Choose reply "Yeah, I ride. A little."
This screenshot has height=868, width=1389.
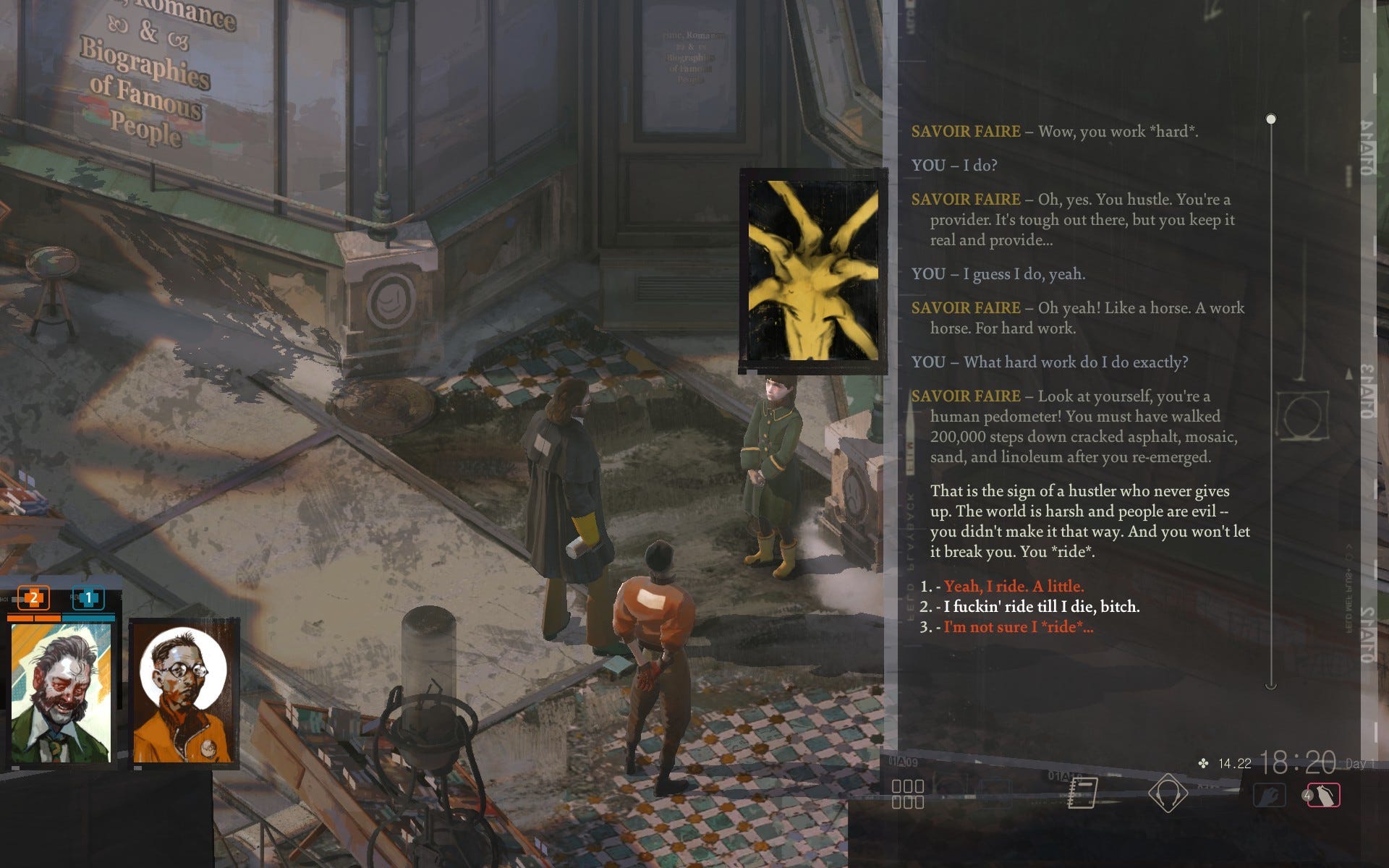click(1013, 587)
